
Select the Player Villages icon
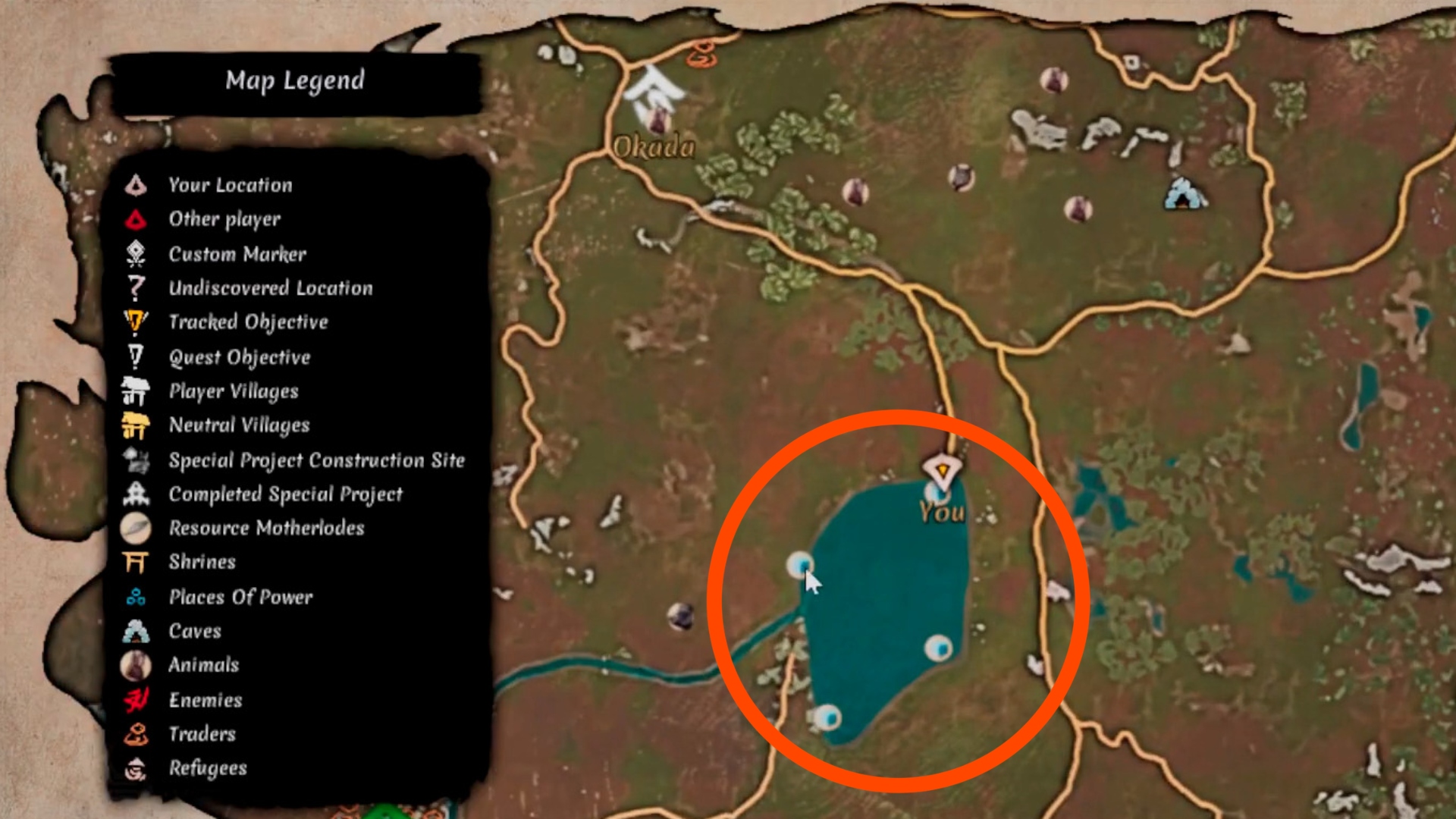coord(135,391)
